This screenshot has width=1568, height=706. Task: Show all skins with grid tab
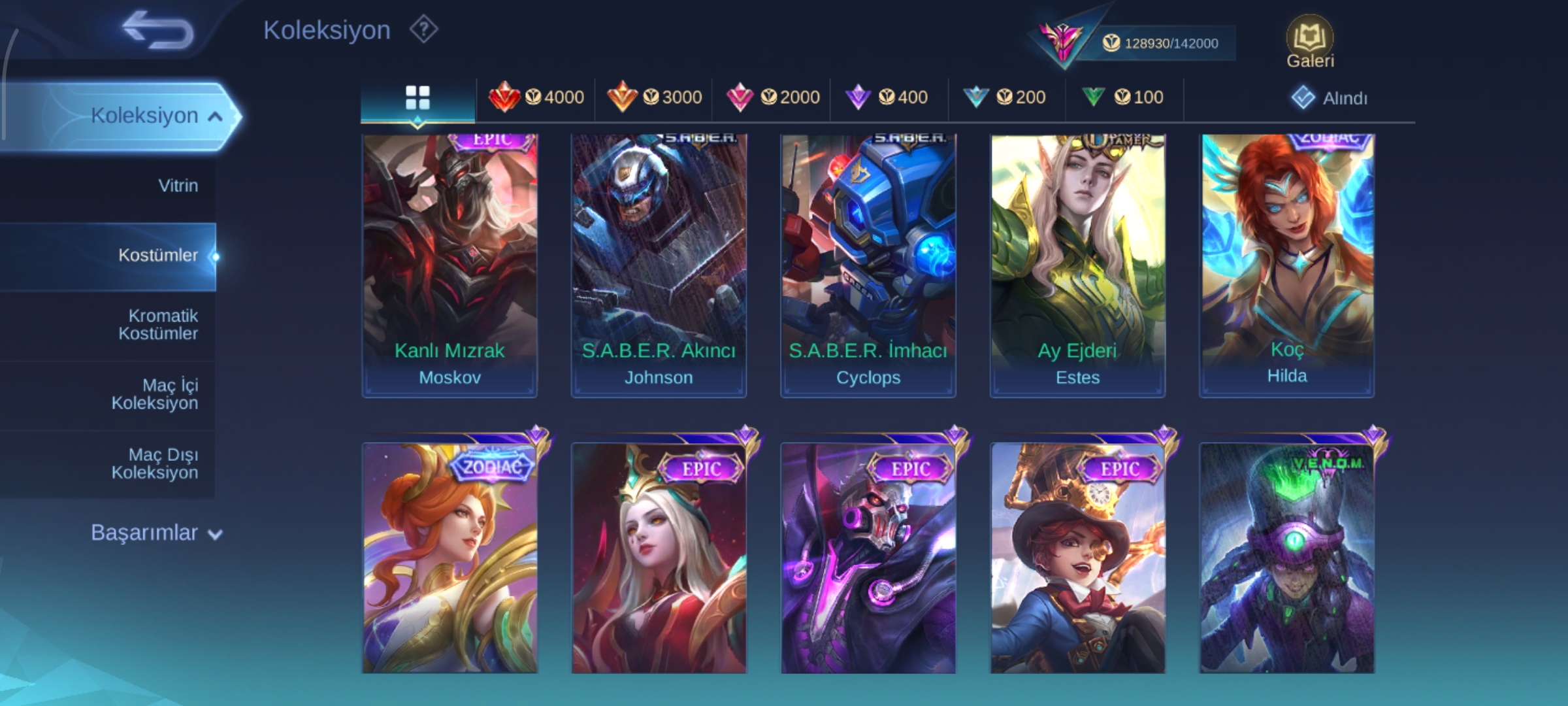coord(417,98)
